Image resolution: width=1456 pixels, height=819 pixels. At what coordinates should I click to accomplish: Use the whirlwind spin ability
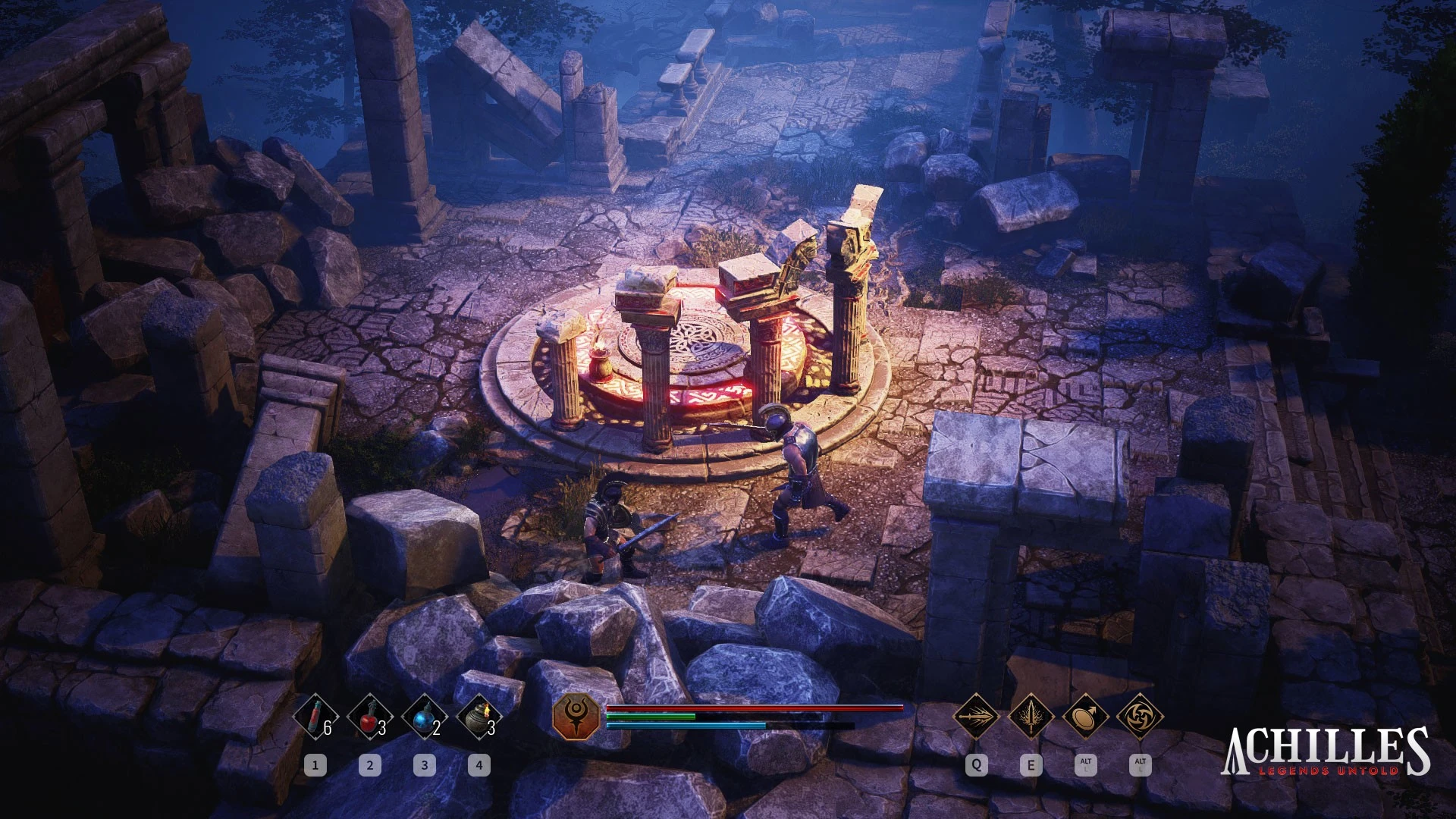[1140, 715]
